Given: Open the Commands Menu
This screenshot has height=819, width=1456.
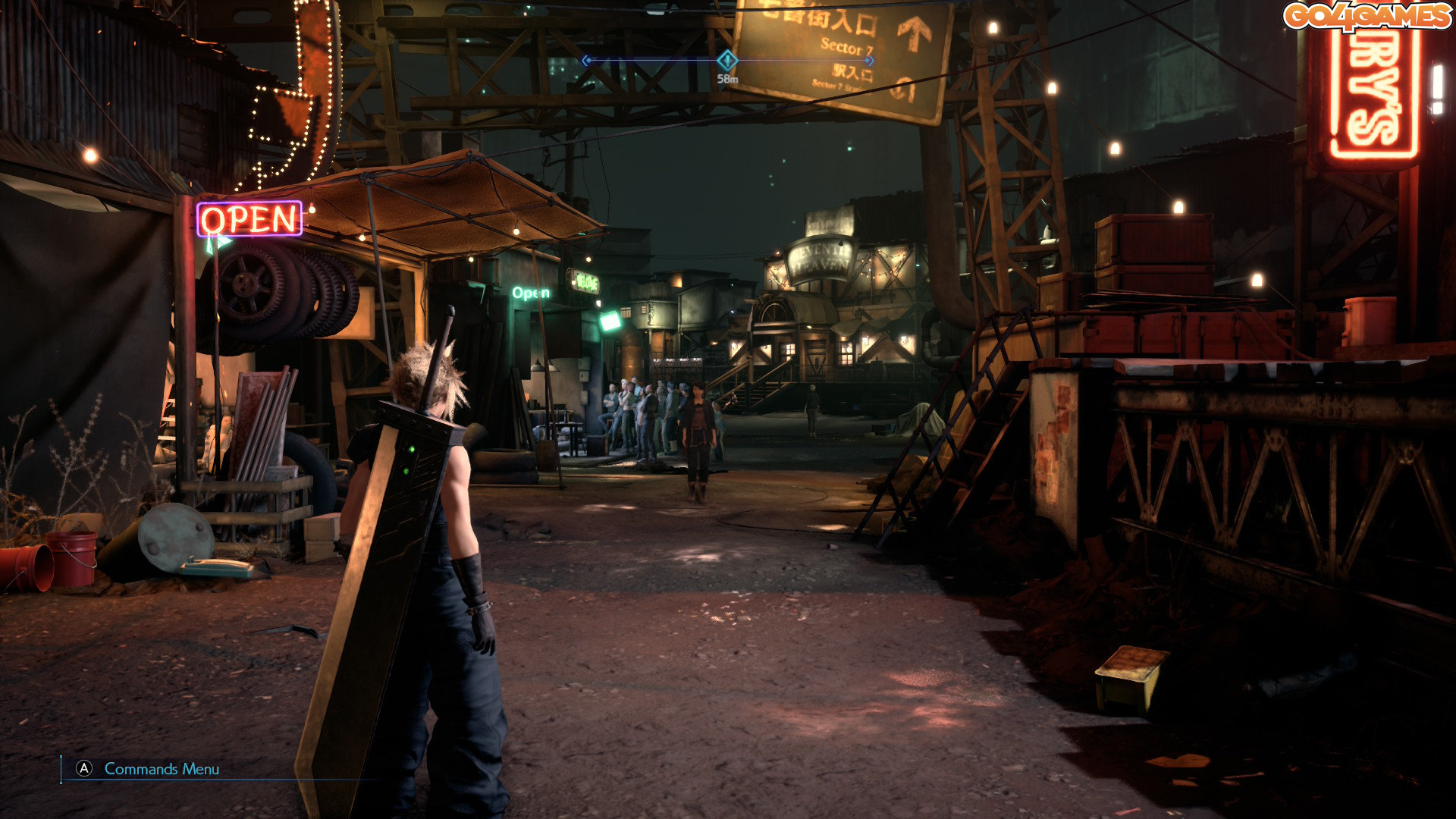Looking at the screenshot, I should (149, 769).
